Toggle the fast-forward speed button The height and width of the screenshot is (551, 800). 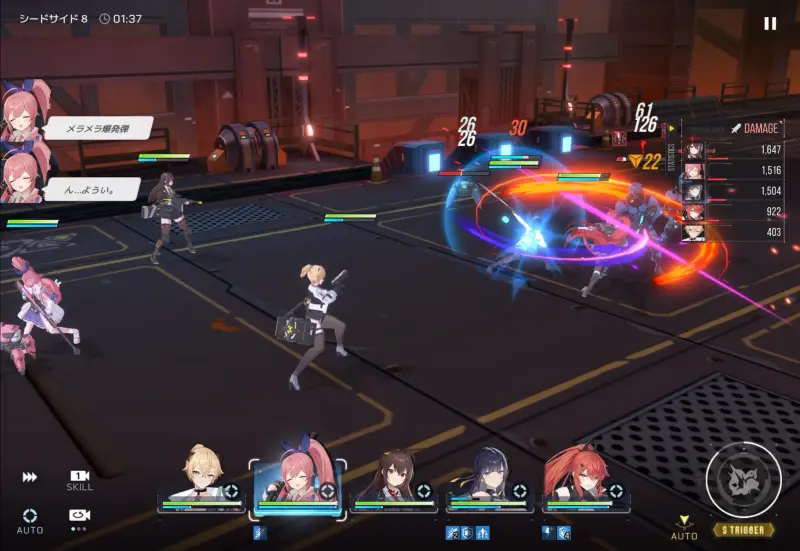pos(30,478)
